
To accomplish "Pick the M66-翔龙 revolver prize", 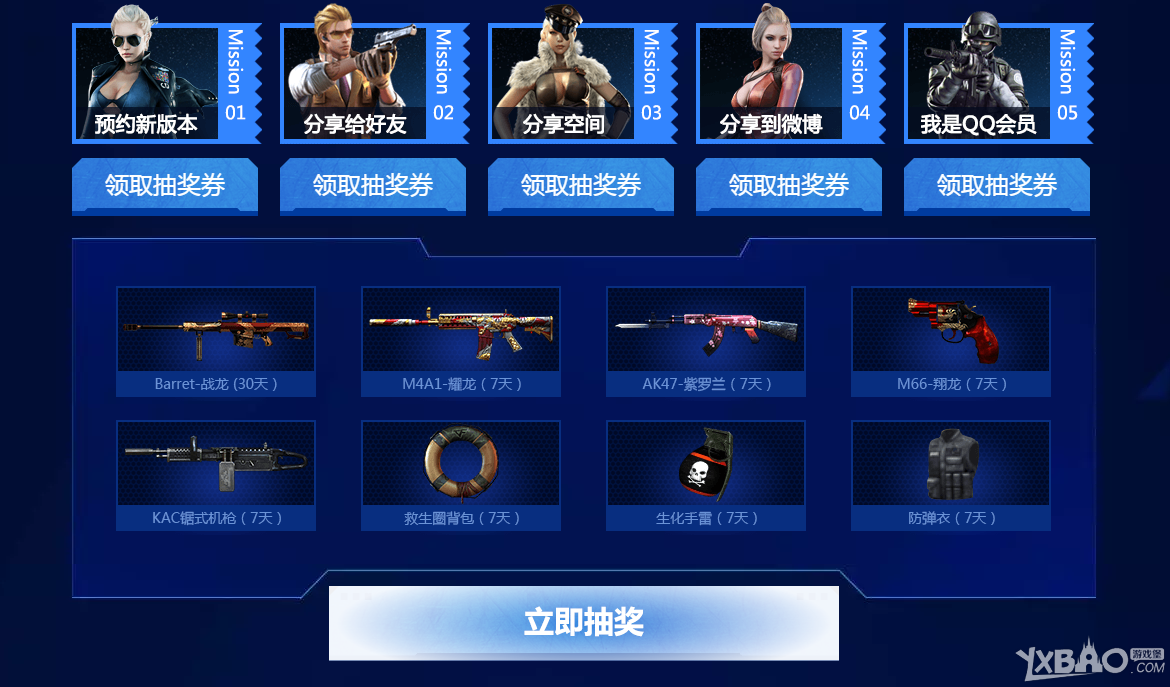I will pos(951,341).
